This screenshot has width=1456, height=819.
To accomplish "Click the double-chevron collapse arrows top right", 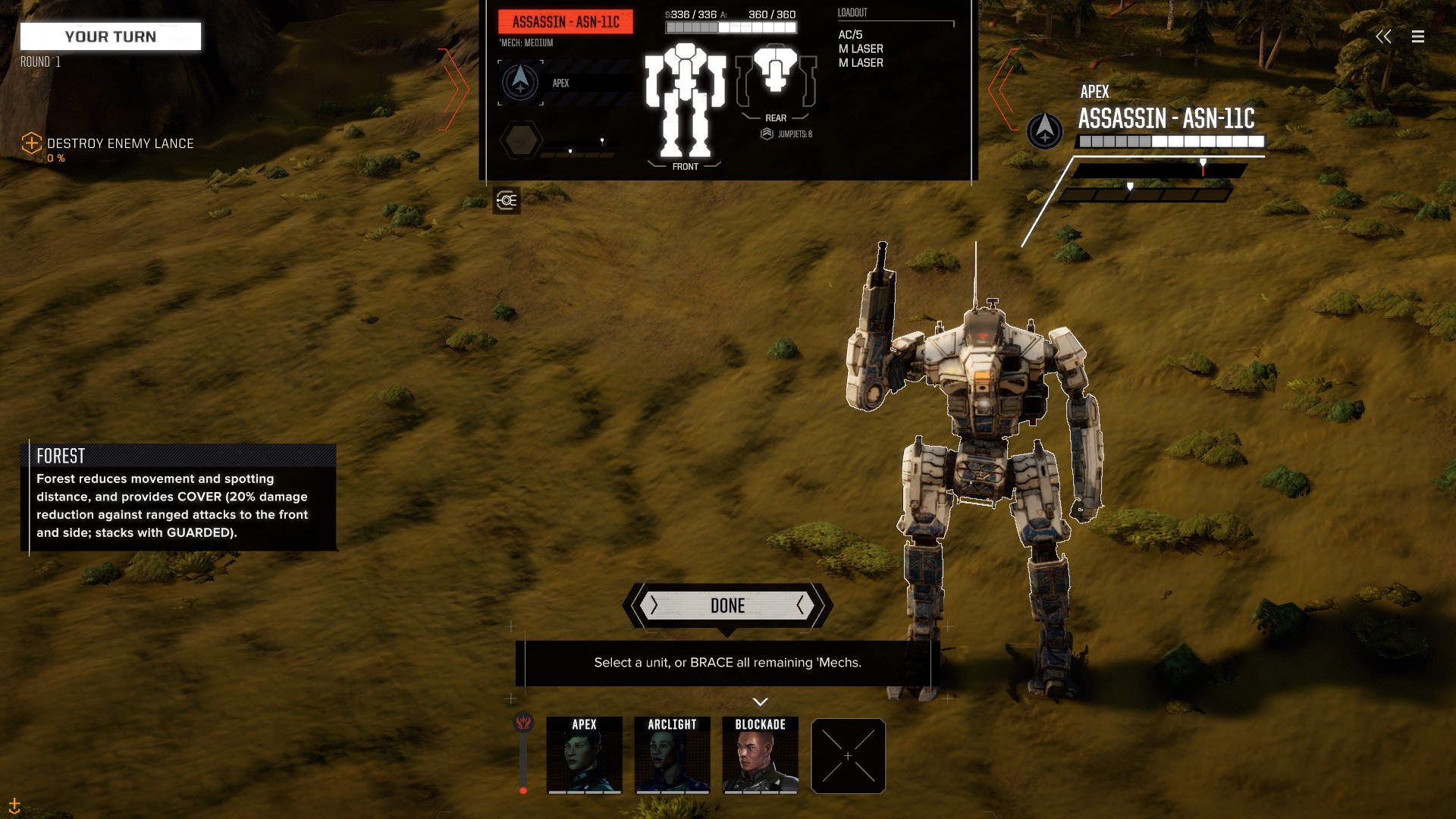I will (x=1384, y=36).
